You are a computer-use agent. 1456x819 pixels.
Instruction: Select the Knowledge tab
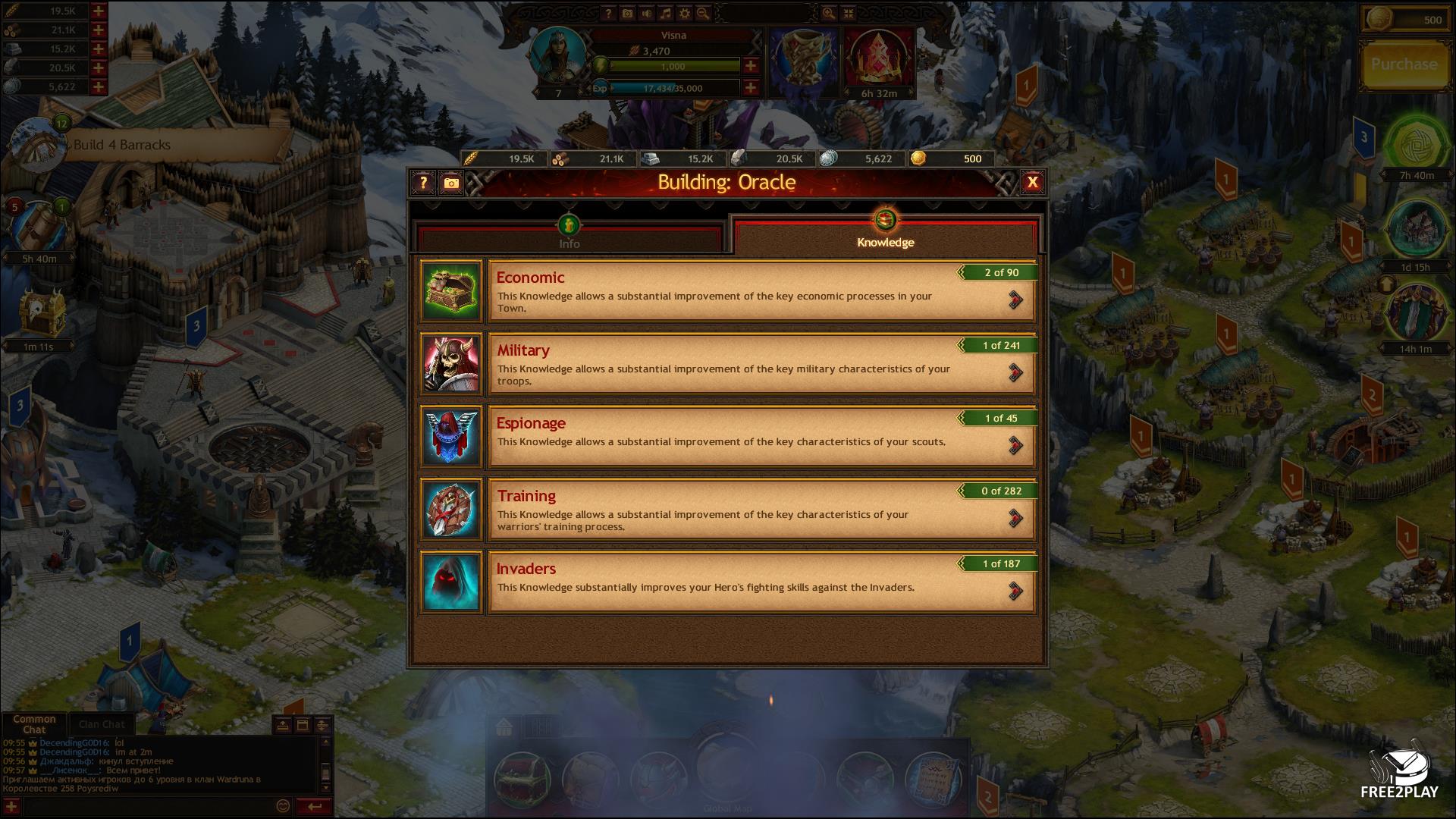click(x=885, y=235)
